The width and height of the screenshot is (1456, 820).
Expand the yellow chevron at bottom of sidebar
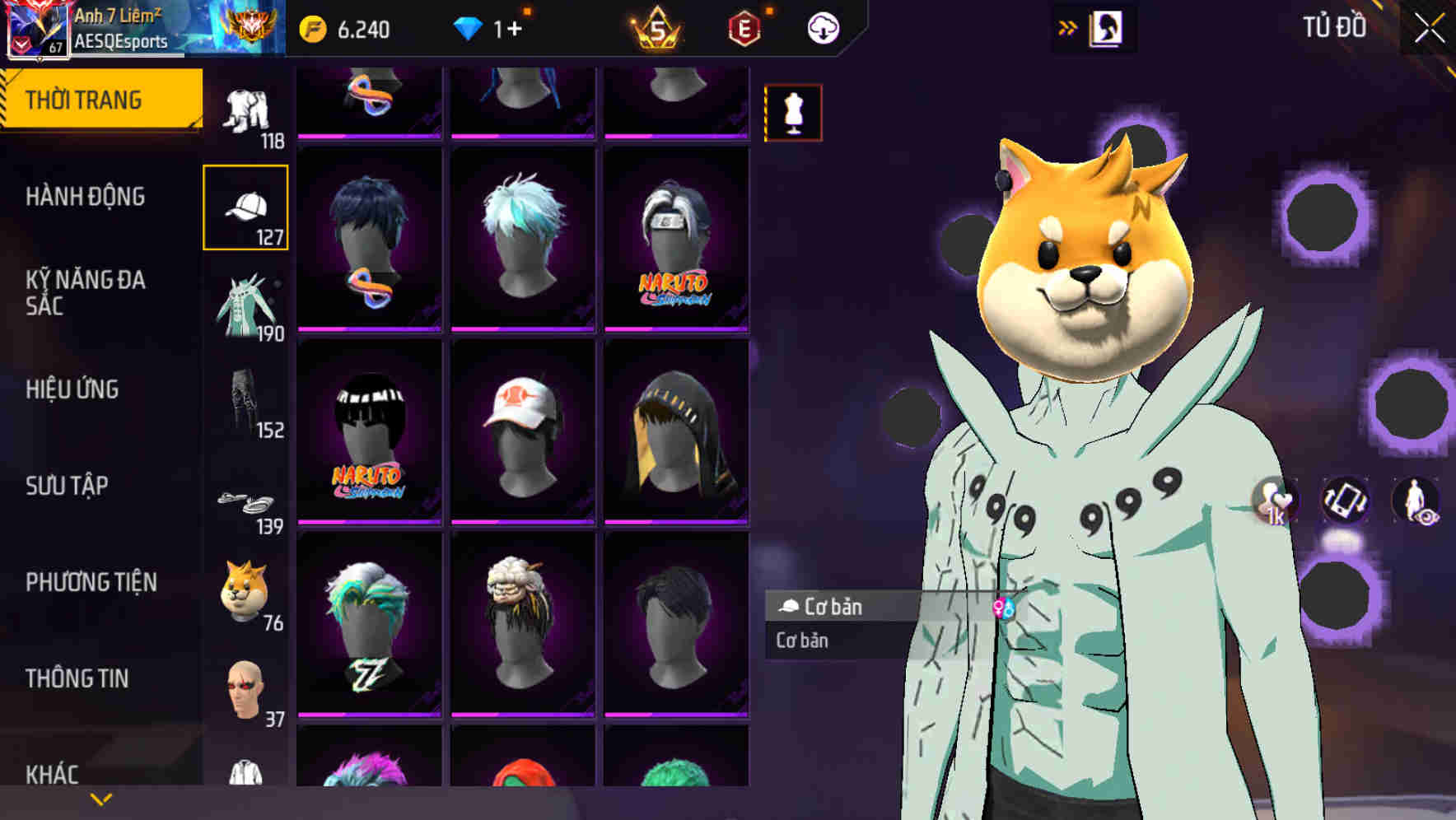coord(100,798)
